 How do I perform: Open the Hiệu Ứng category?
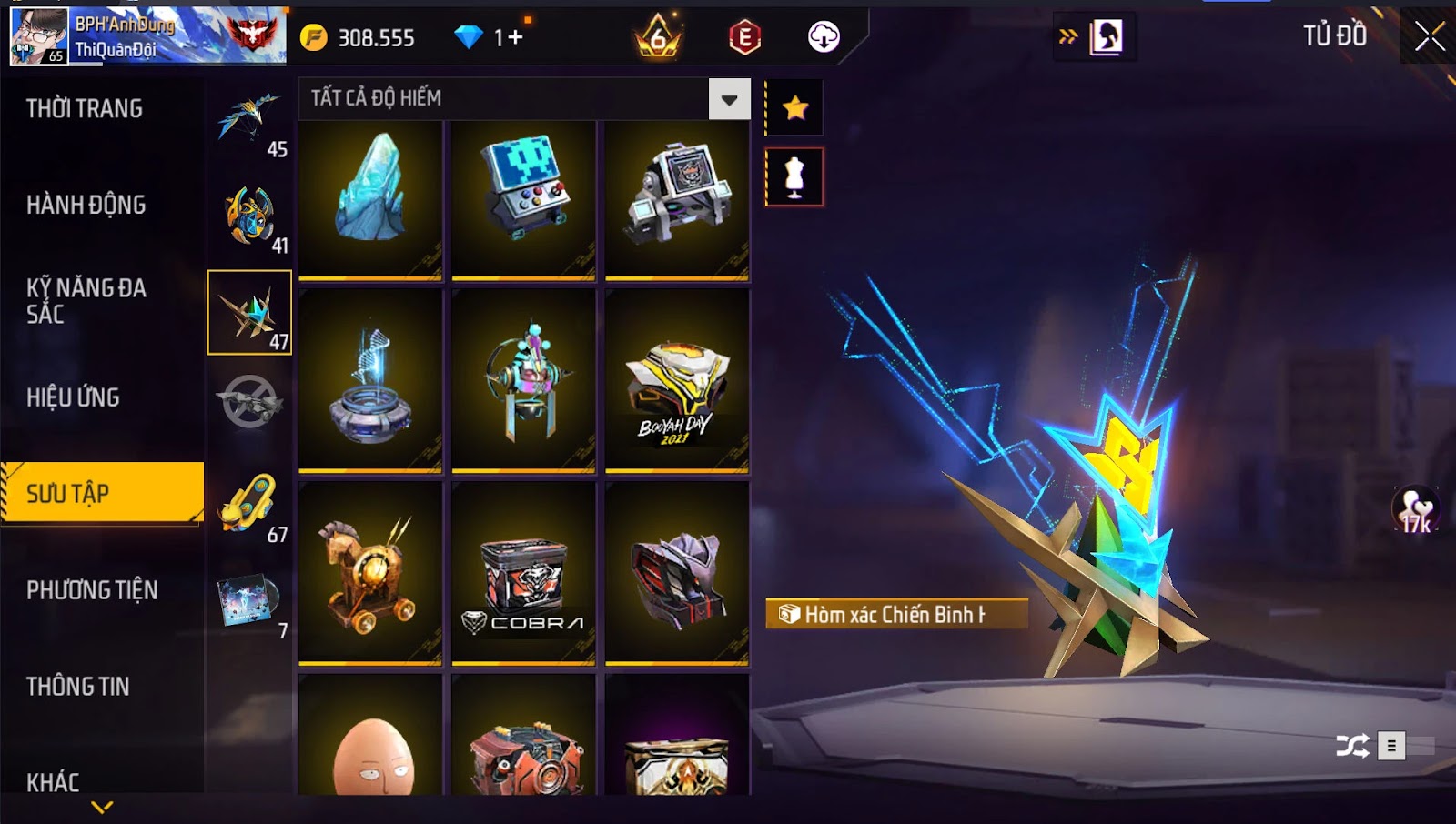tap(74, 397)
